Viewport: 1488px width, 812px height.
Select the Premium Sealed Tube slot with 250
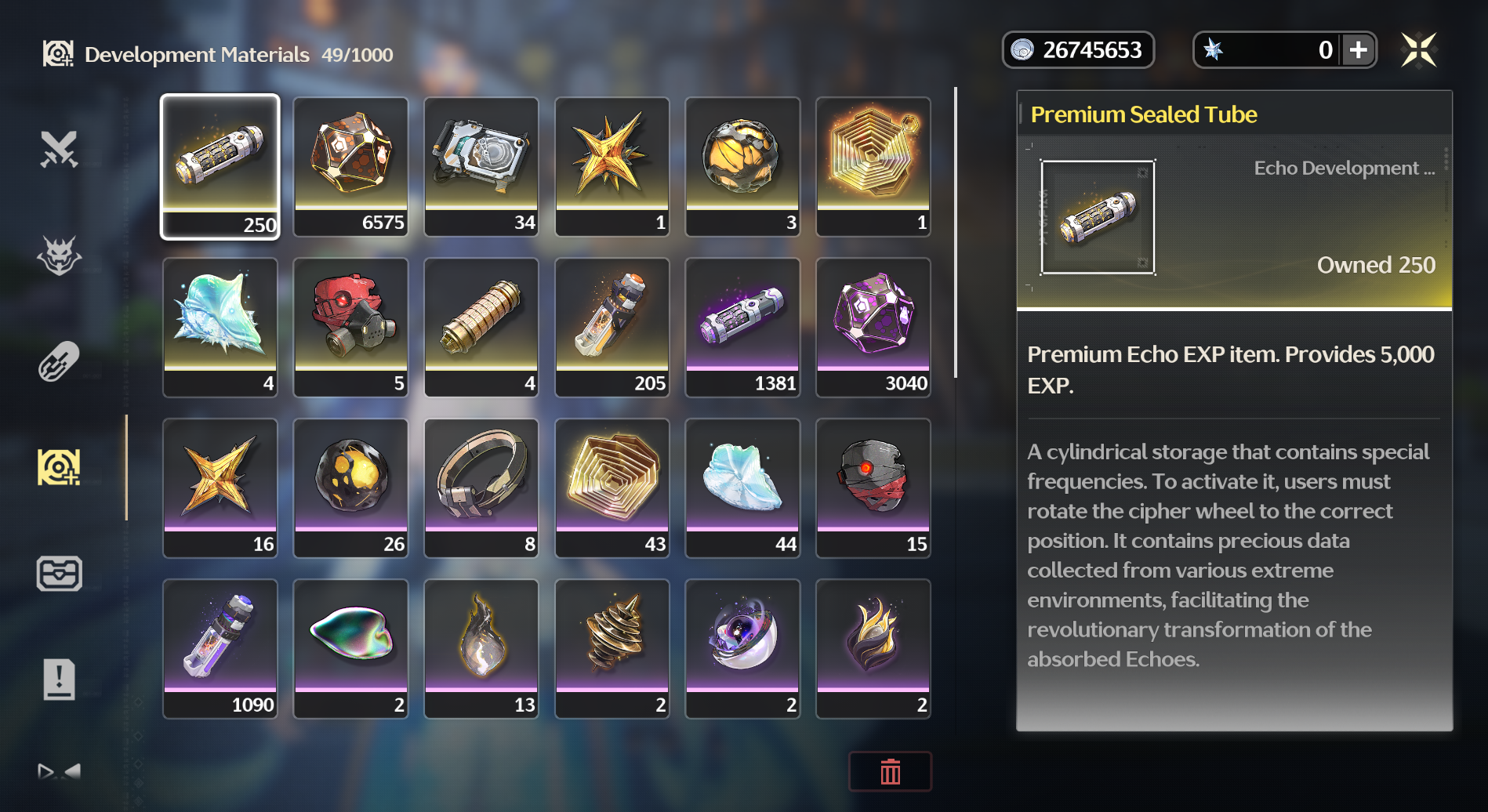[220, 166]
